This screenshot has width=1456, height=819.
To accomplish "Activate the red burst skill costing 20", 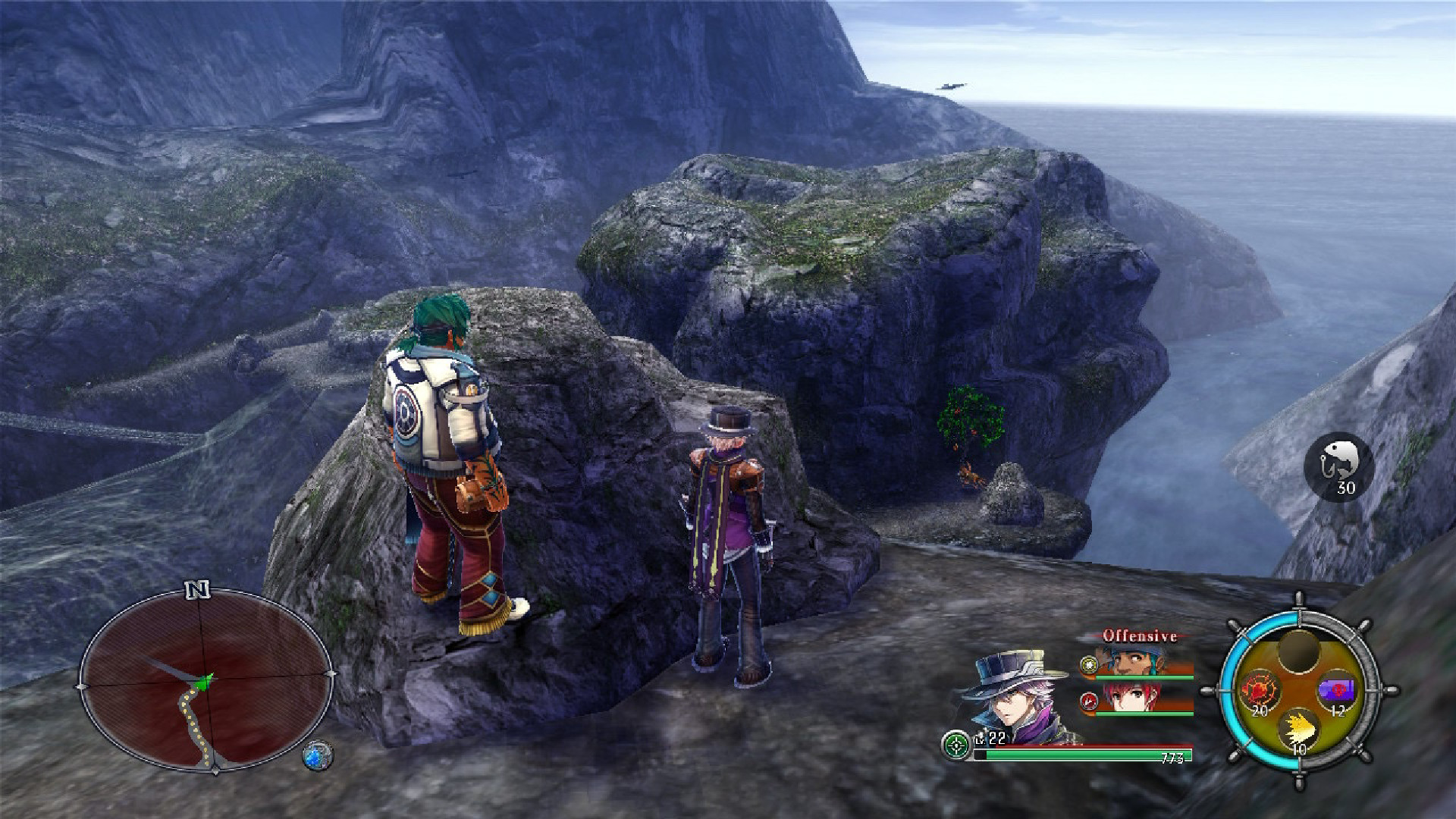I will click(x=1259, y=692).
